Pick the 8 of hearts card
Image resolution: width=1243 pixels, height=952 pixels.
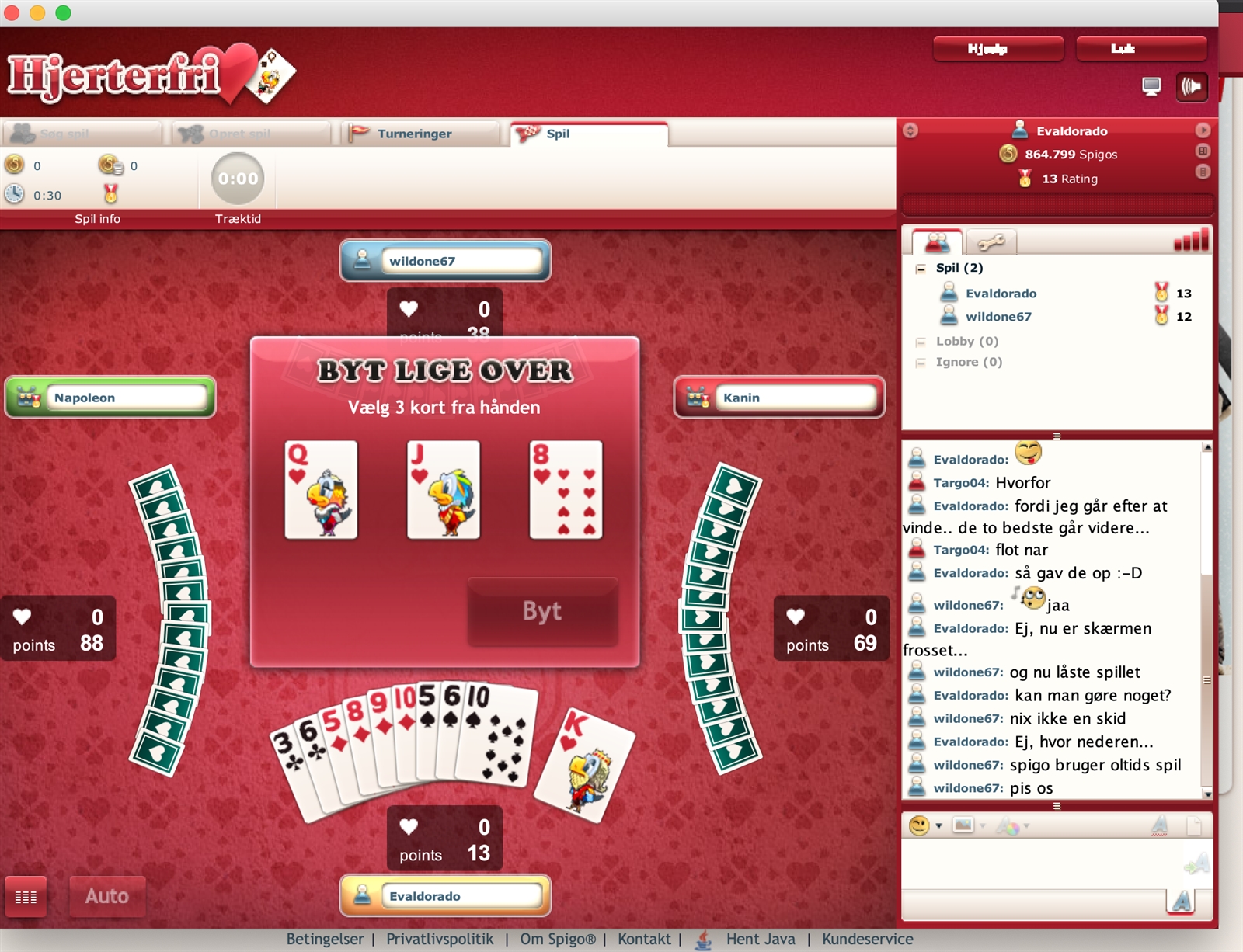point(566,490)
